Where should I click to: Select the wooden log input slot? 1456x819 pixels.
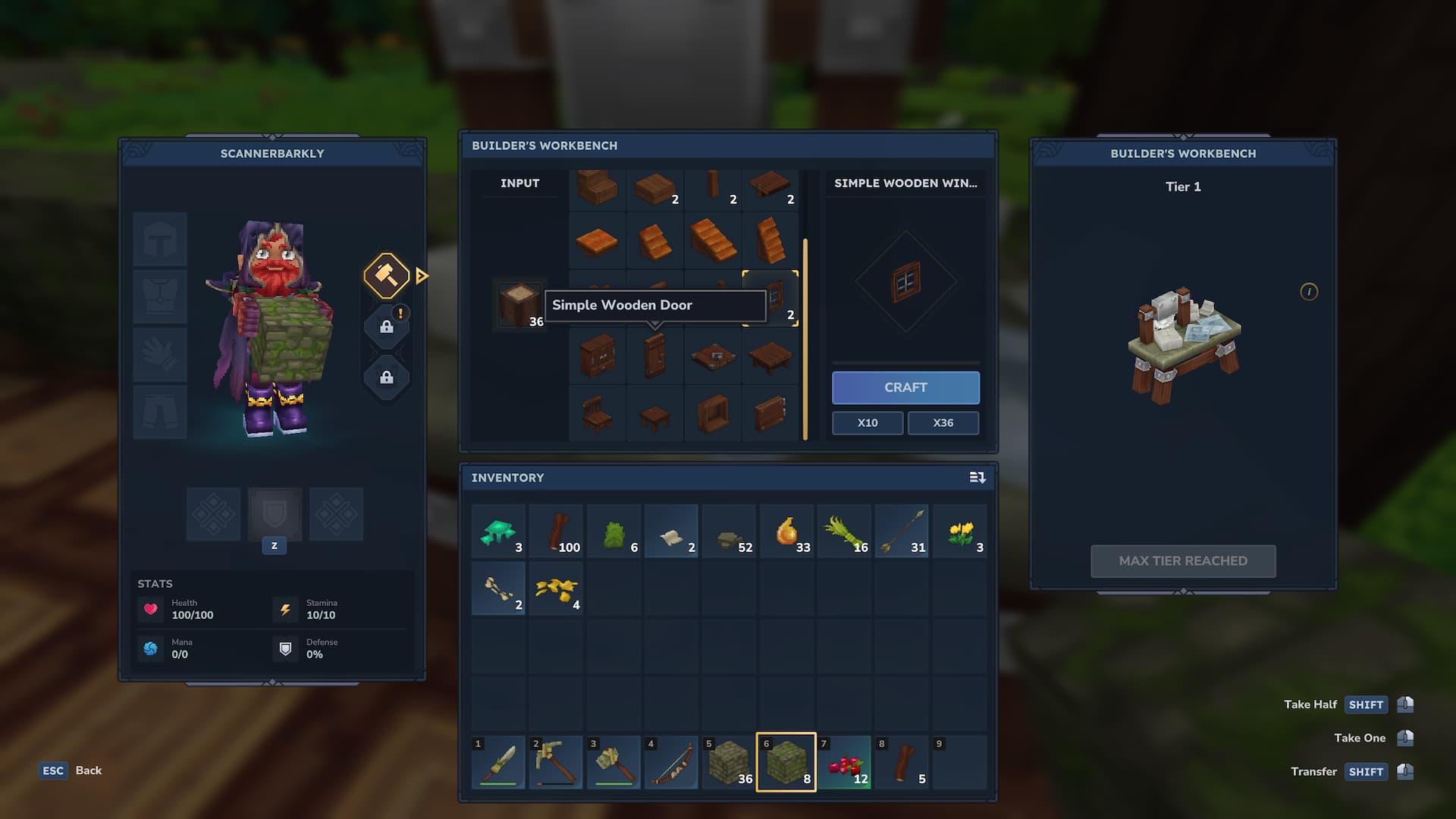coord(520,305)
